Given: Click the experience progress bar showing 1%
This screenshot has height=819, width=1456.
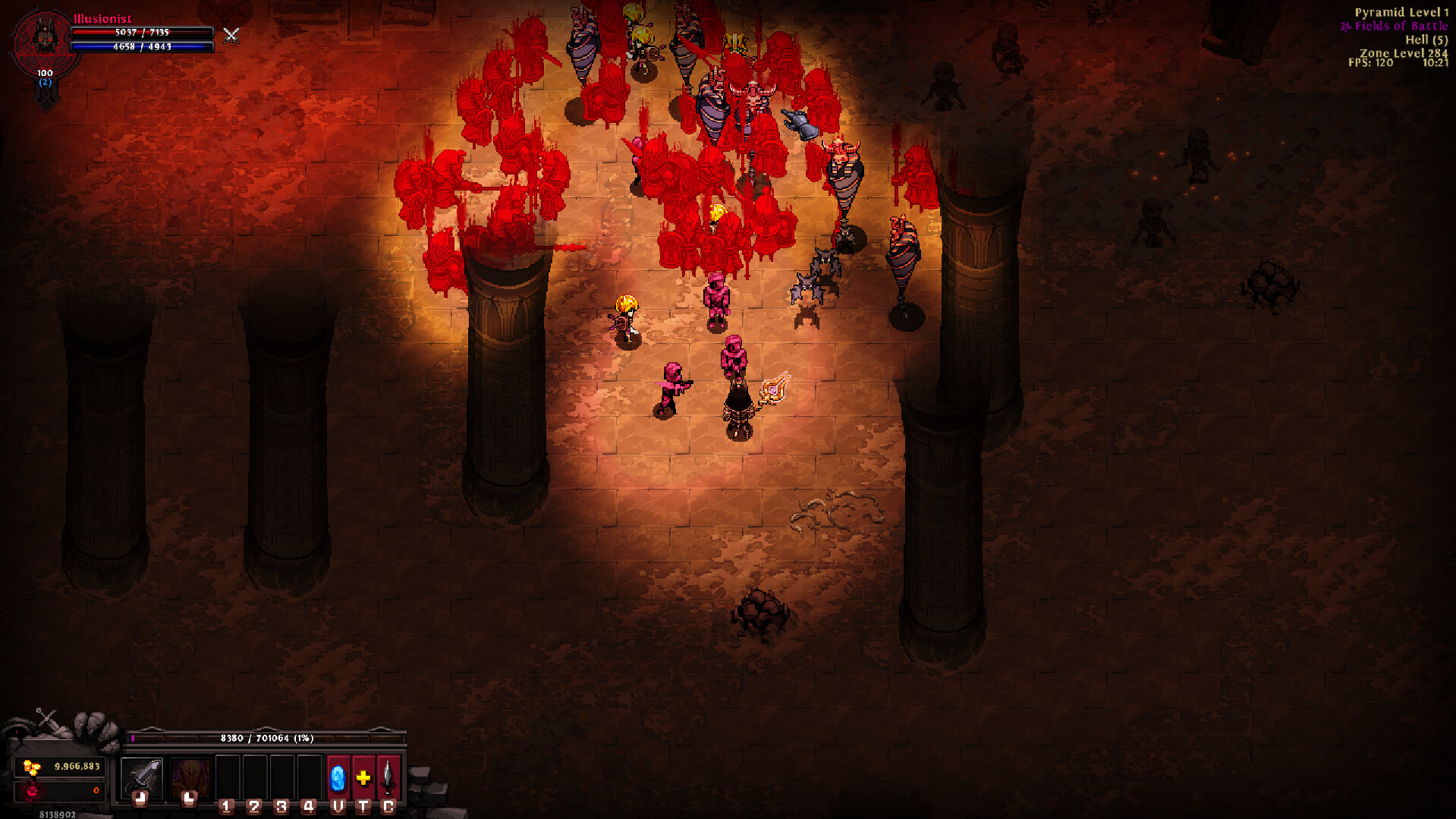Looking at the screenshot, I should [x=266, y=737].
